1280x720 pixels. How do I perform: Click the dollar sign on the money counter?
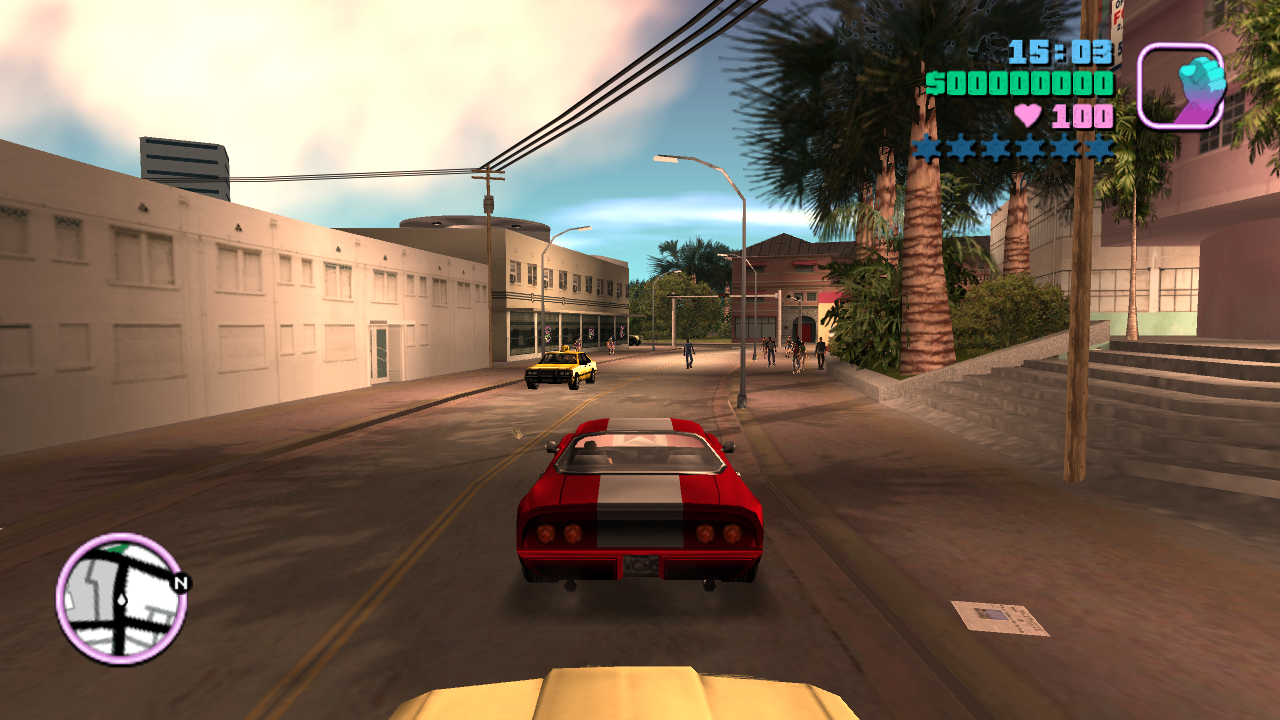click(x=935, y=83)
